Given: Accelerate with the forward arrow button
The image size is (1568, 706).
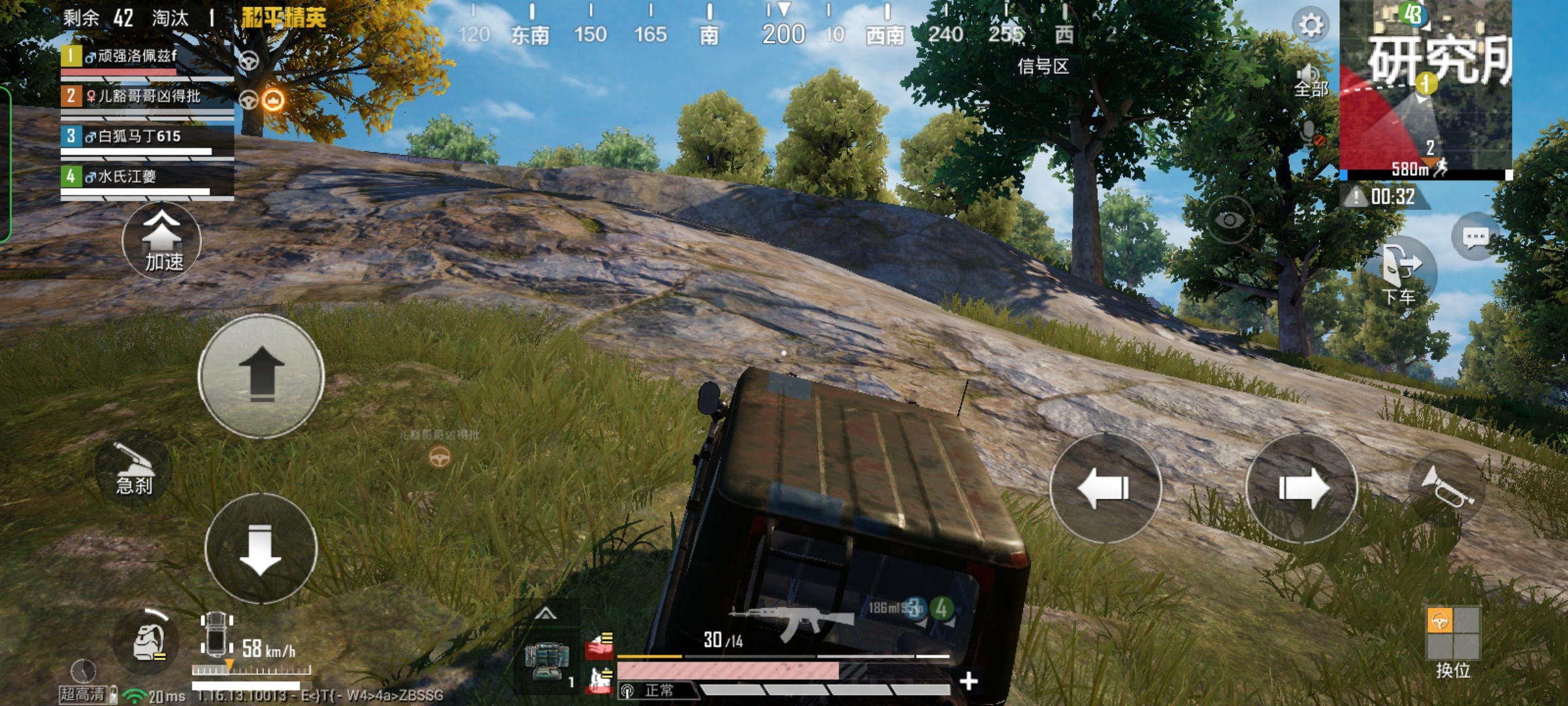Looking at the screenshot, I should 261,376.
